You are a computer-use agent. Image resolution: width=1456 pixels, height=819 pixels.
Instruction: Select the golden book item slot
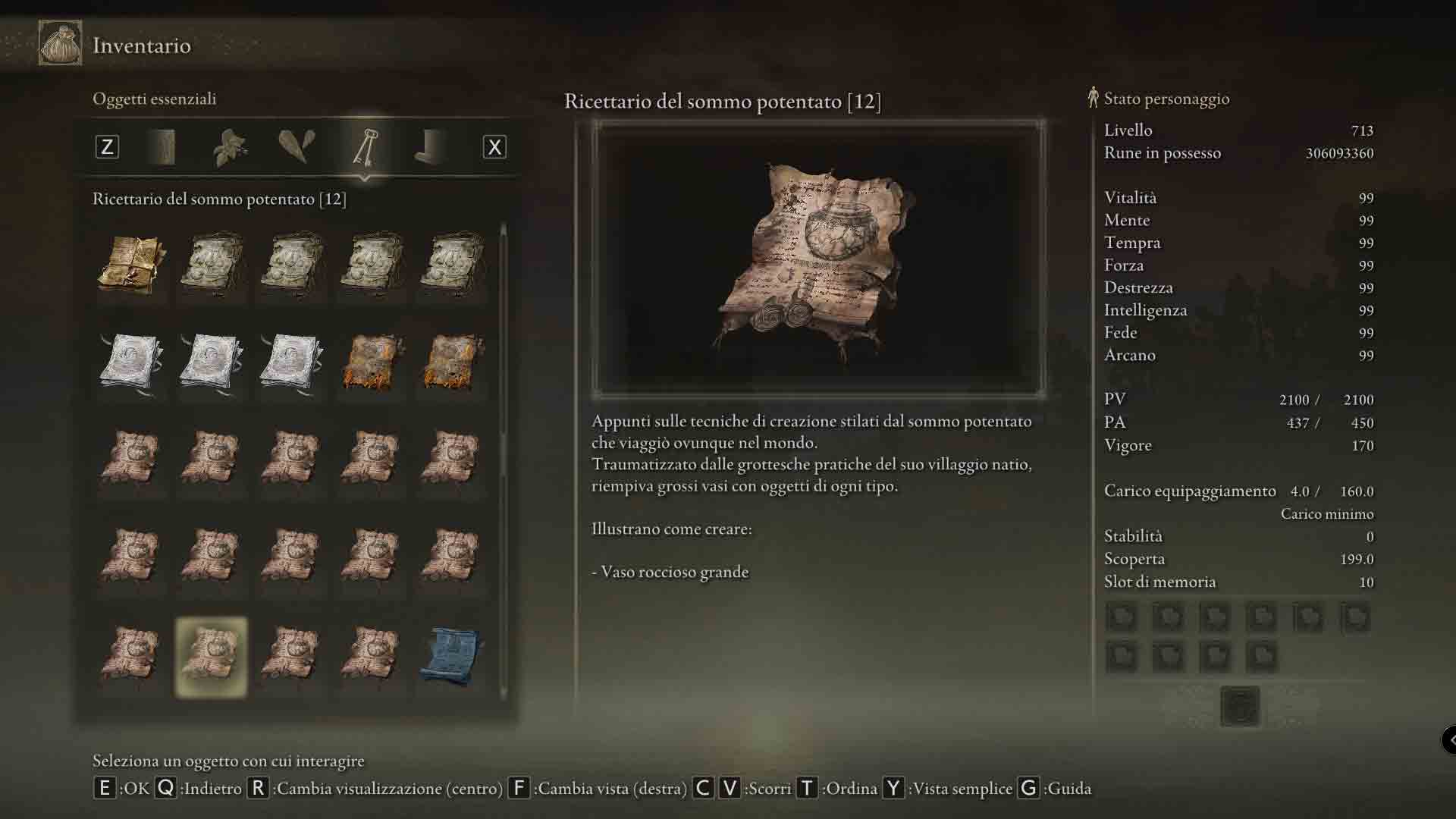click(131, 265)
